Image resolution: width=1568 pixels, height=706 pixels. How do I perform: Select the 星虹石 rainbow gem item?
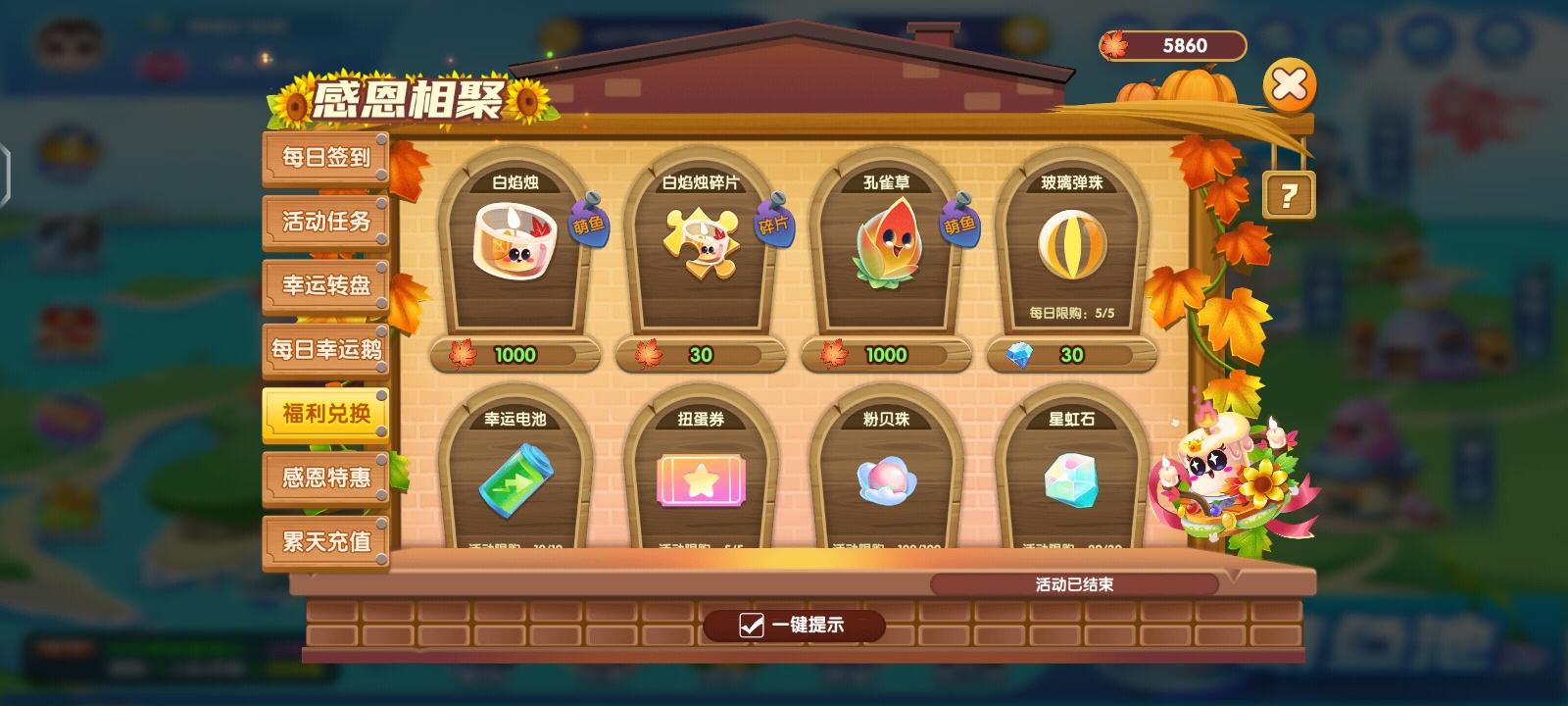tap(1071, 480)
